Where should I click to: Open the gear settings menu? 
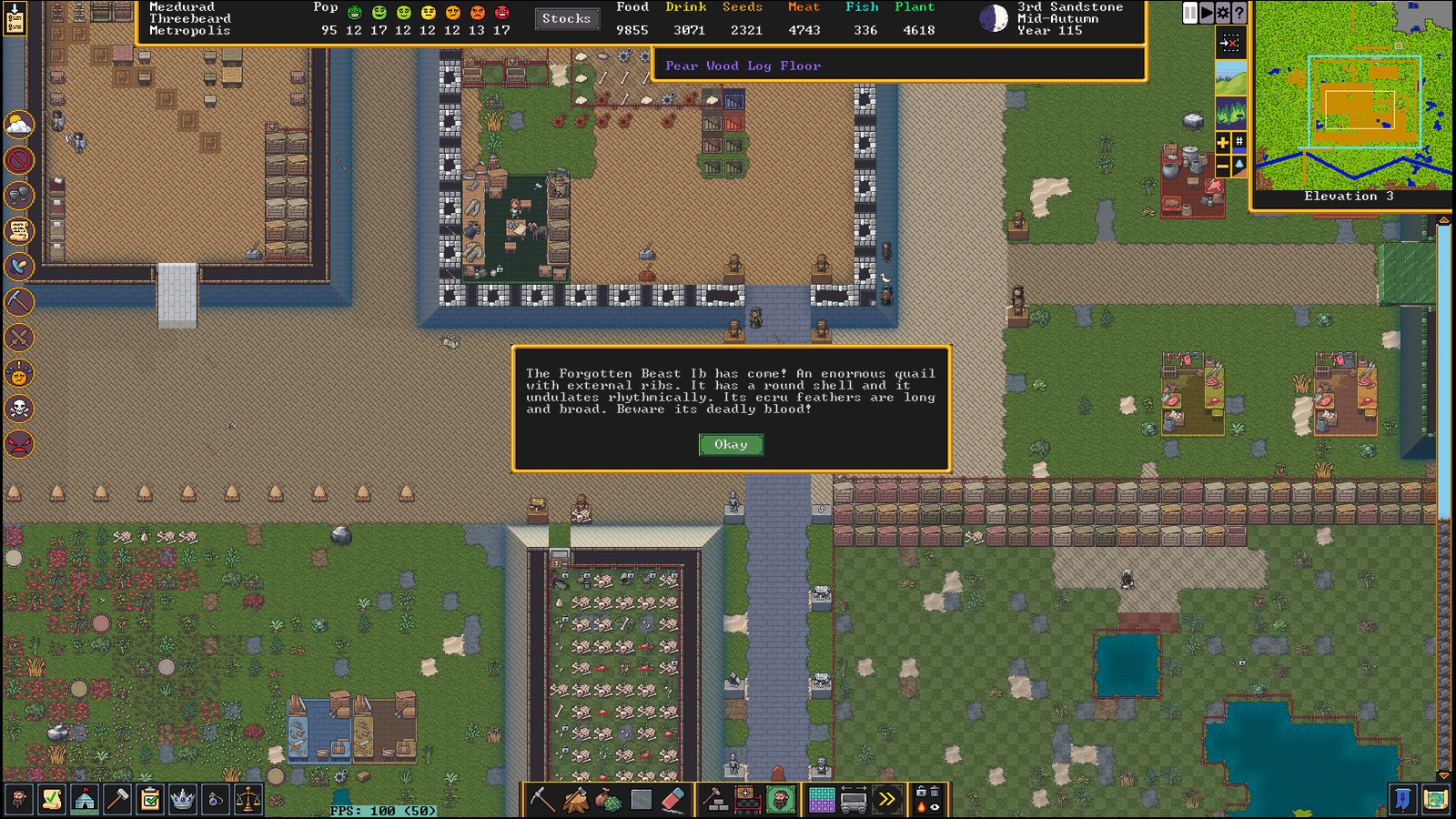[1223, 13]
